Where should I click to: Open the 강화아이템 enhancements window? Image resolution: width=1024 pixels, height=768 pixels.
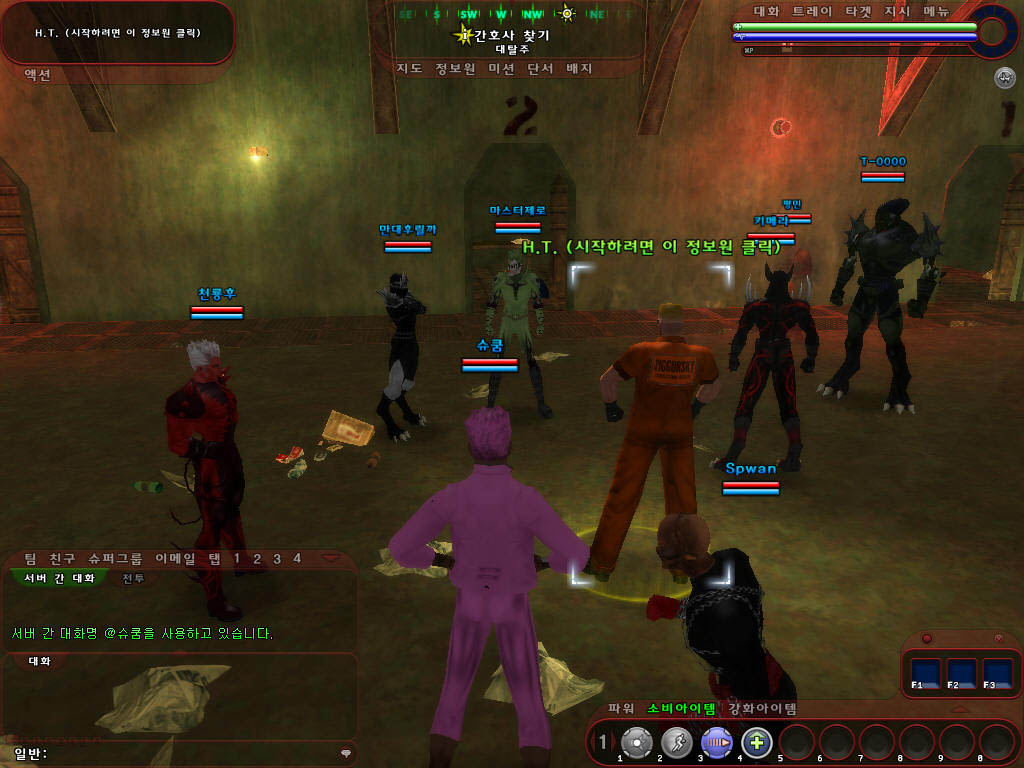(762, 709)
